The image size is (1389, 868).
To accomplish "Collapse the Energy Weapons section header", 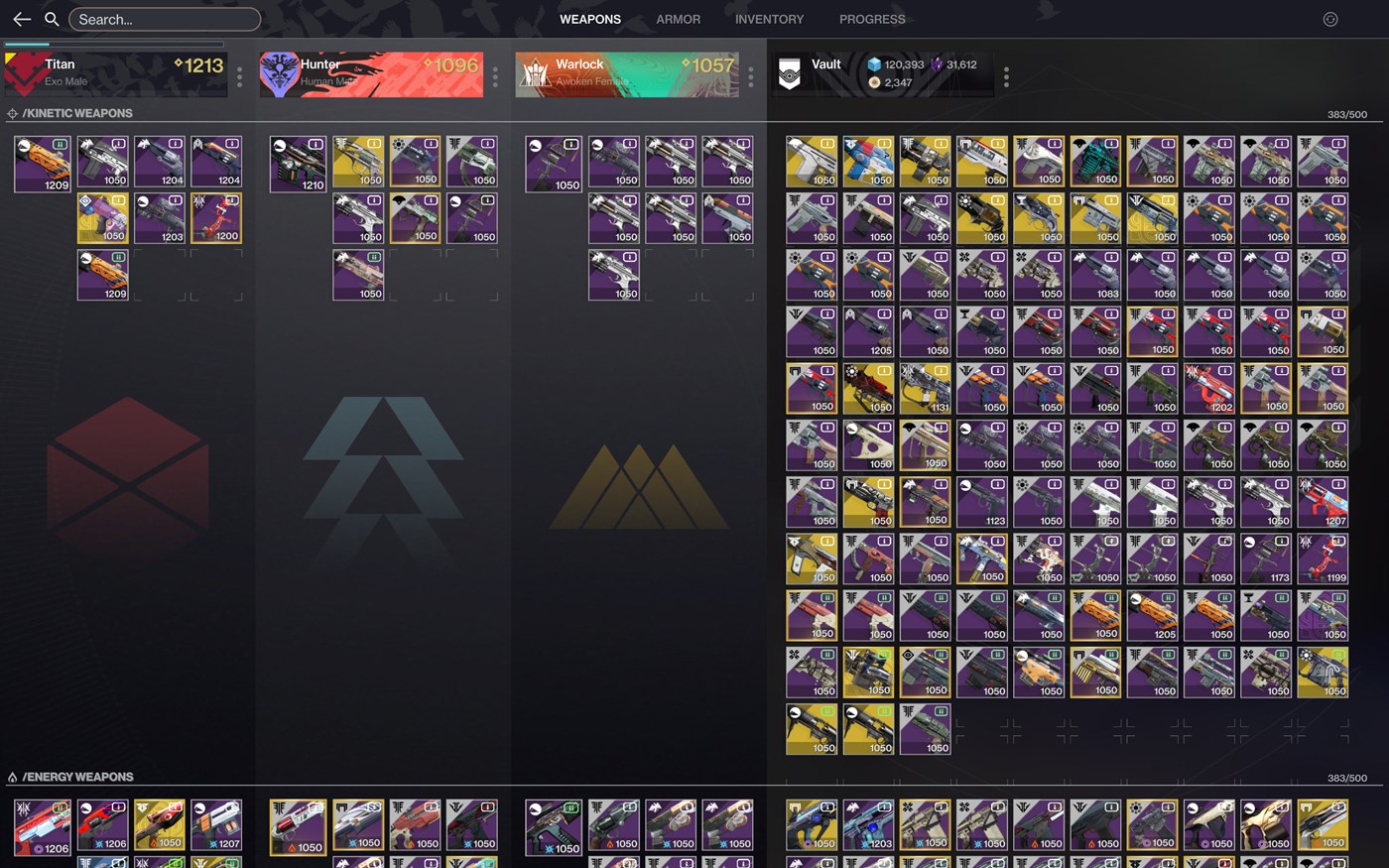I will click(77, 777).
